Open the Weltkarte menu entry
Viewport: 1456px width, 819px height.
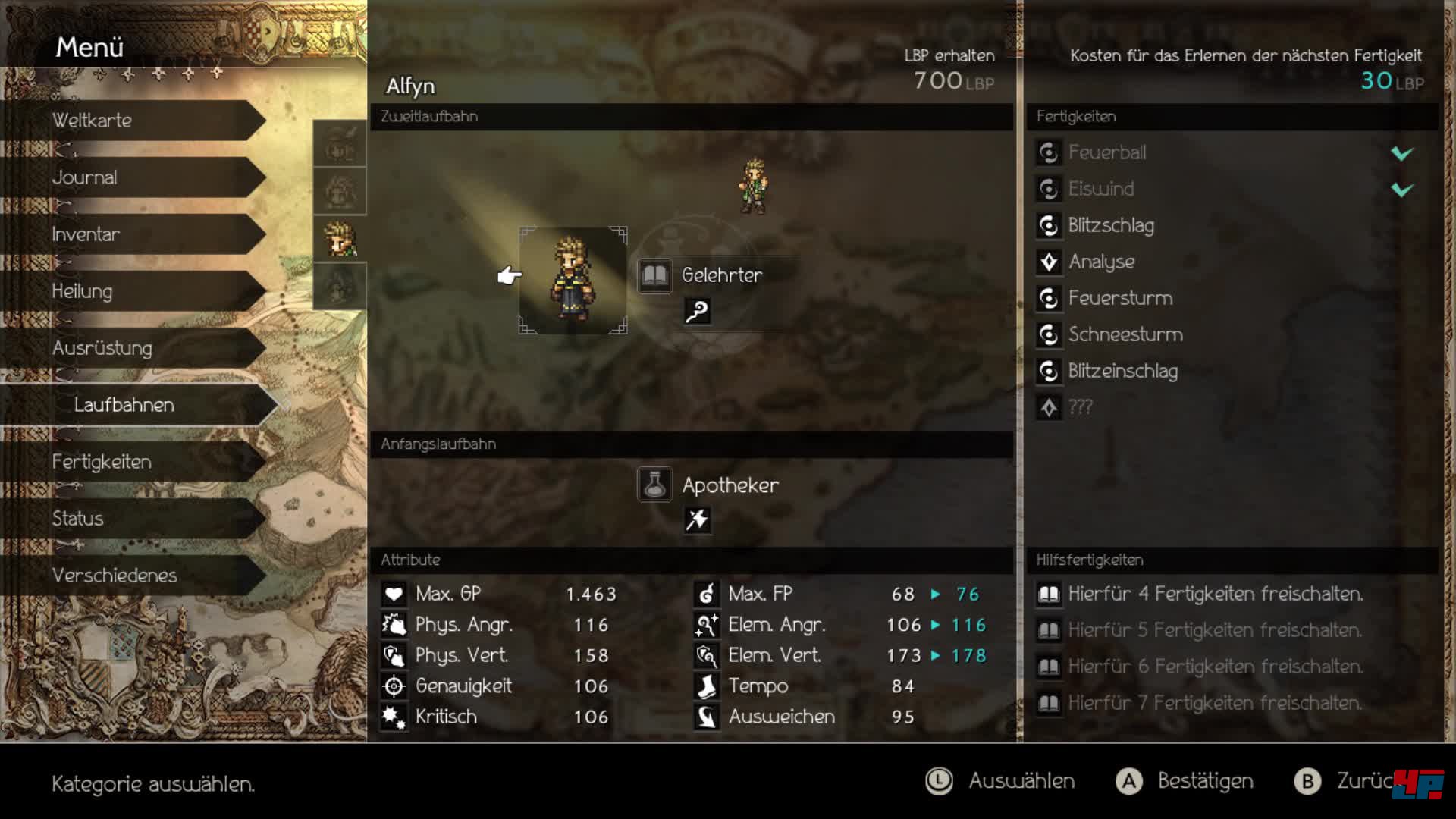coord(136,121)
